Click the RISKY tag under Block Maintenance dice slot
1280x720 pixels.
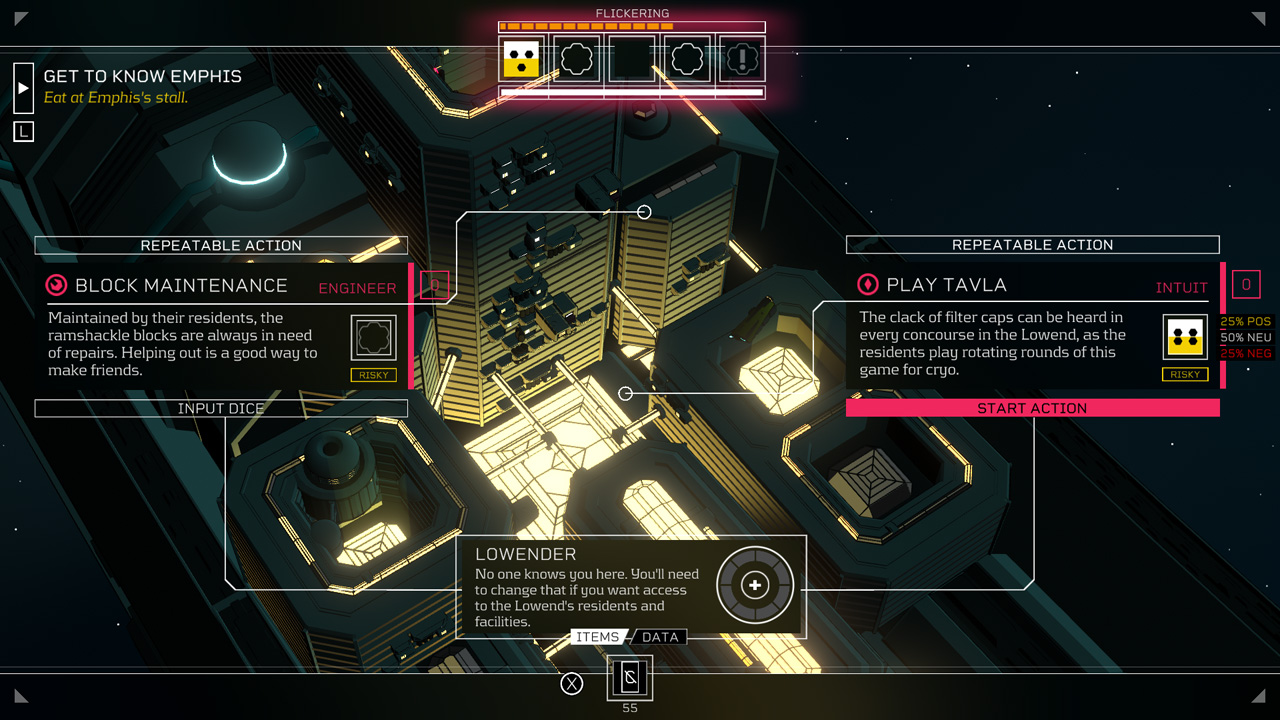[372, 374]
